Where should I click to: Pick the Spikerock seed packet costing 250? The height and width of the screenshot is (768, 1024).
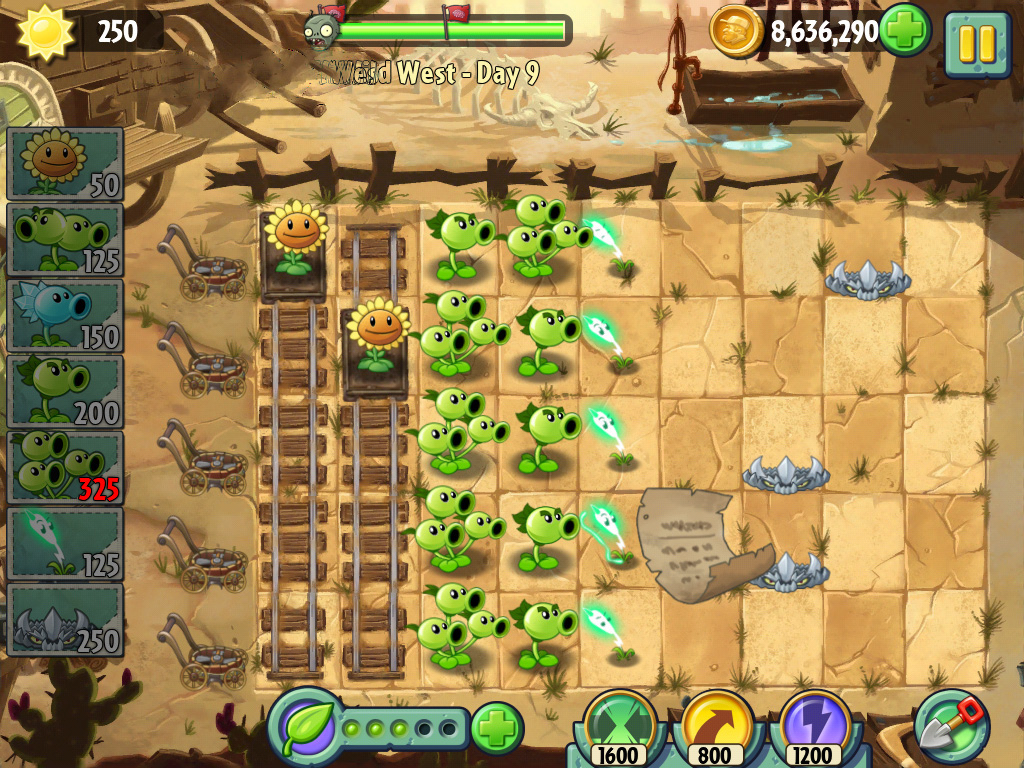(65, 619)
